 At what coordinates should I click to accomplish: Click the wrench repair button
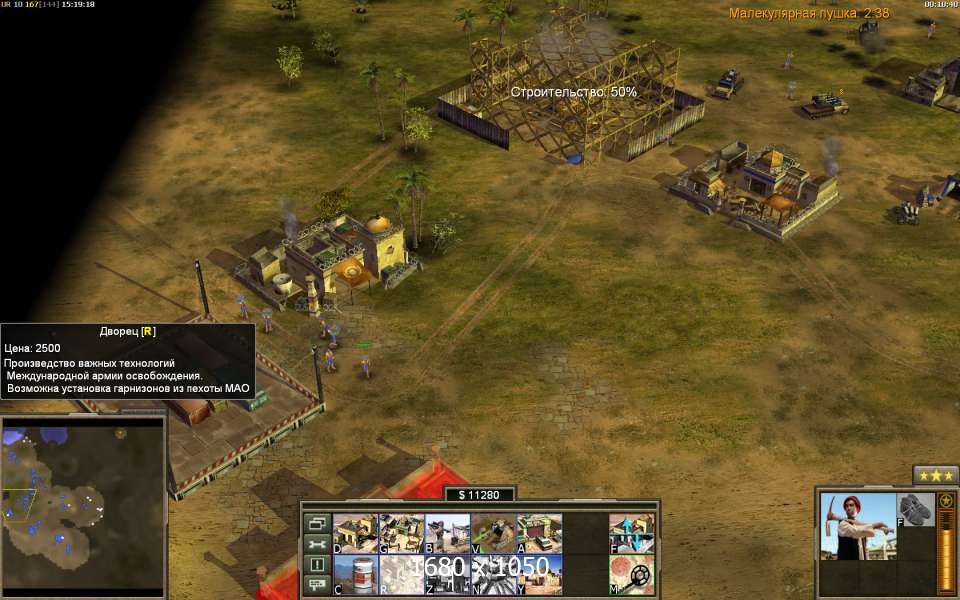coord(317,544)
